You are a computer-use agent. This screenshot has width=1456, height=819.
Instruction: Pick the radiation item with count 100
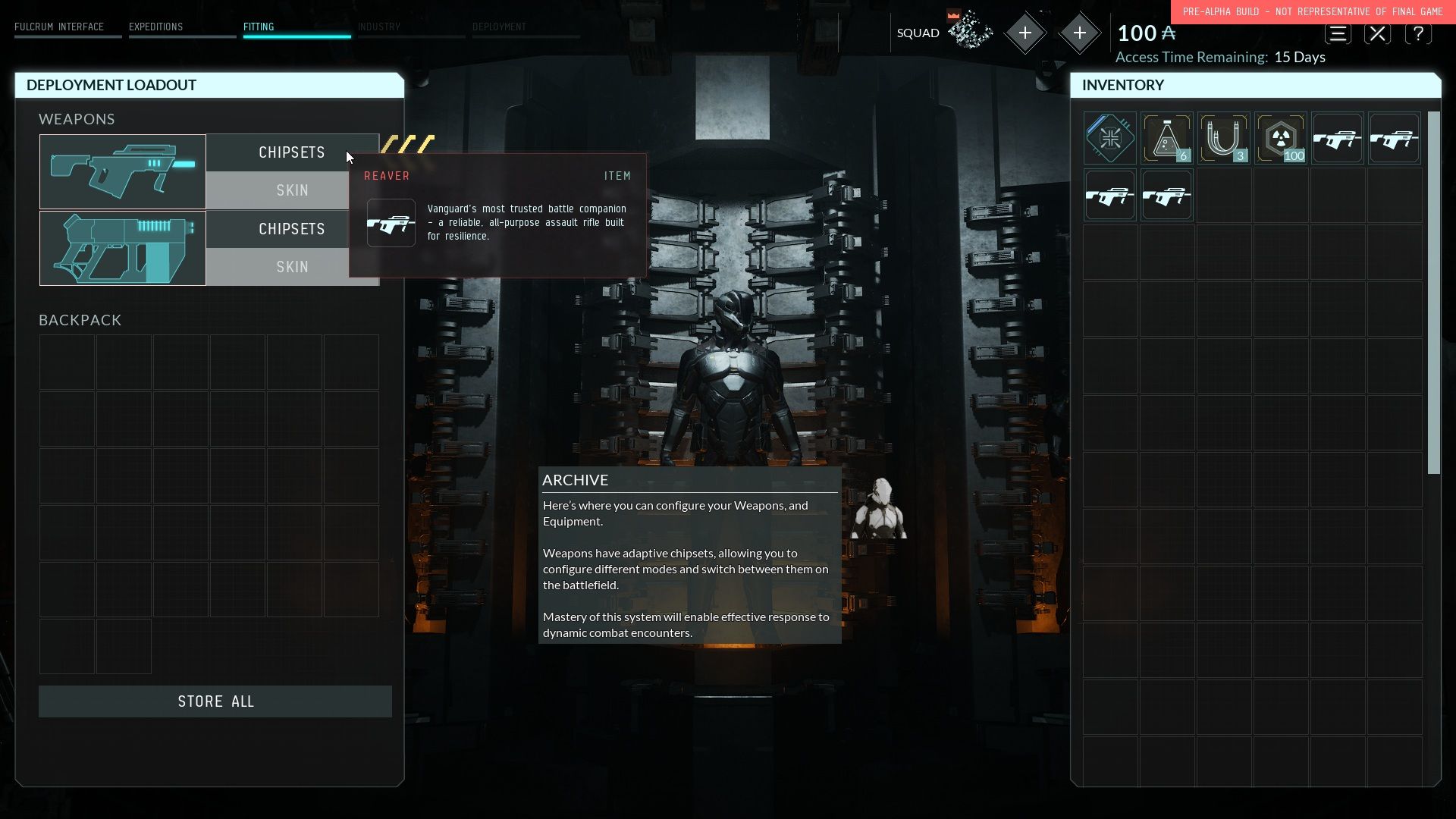click(1280, 138)
